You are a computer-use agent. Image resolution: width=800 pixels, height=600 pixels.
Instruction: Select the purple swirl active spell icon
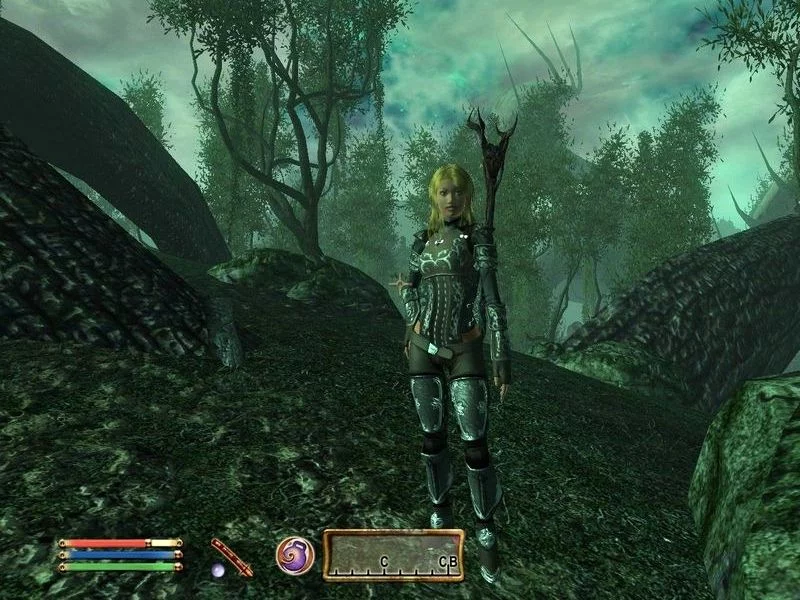click(x=295, y=555)
